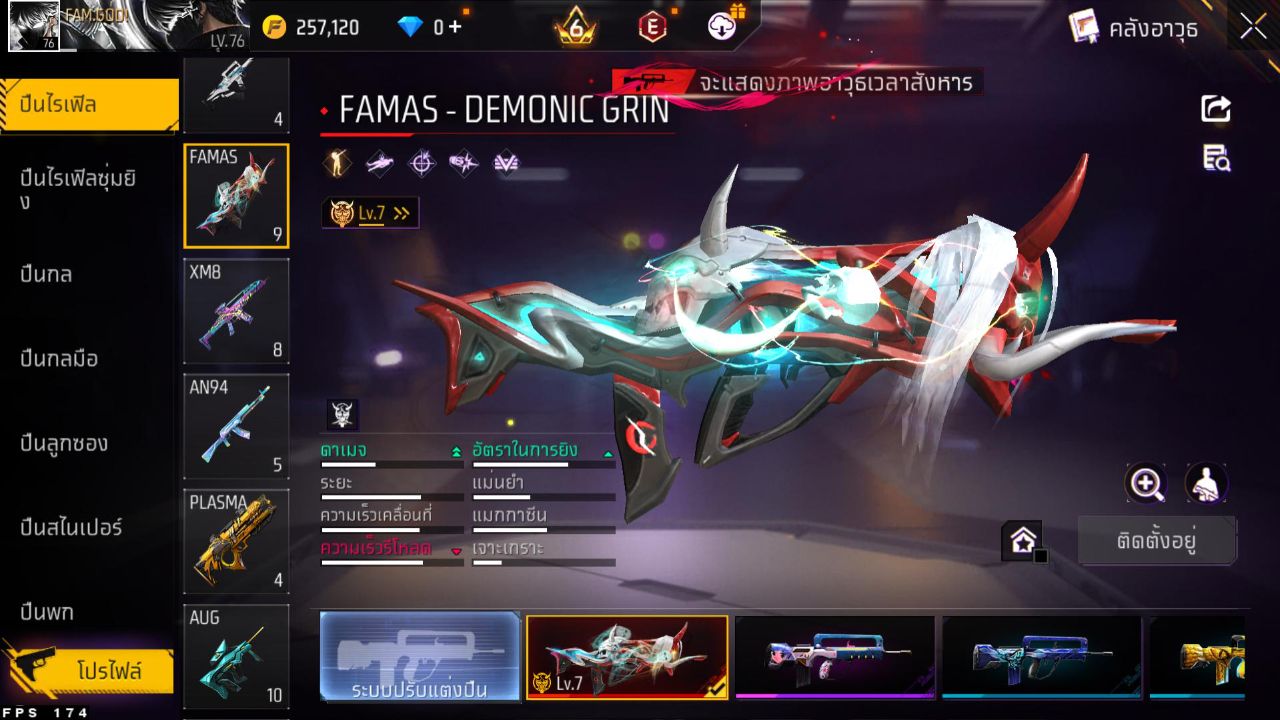Select the ปืนสไนเปอร์ sniper category
Viewport: 1280px width, 720px height.
(71, 527)
